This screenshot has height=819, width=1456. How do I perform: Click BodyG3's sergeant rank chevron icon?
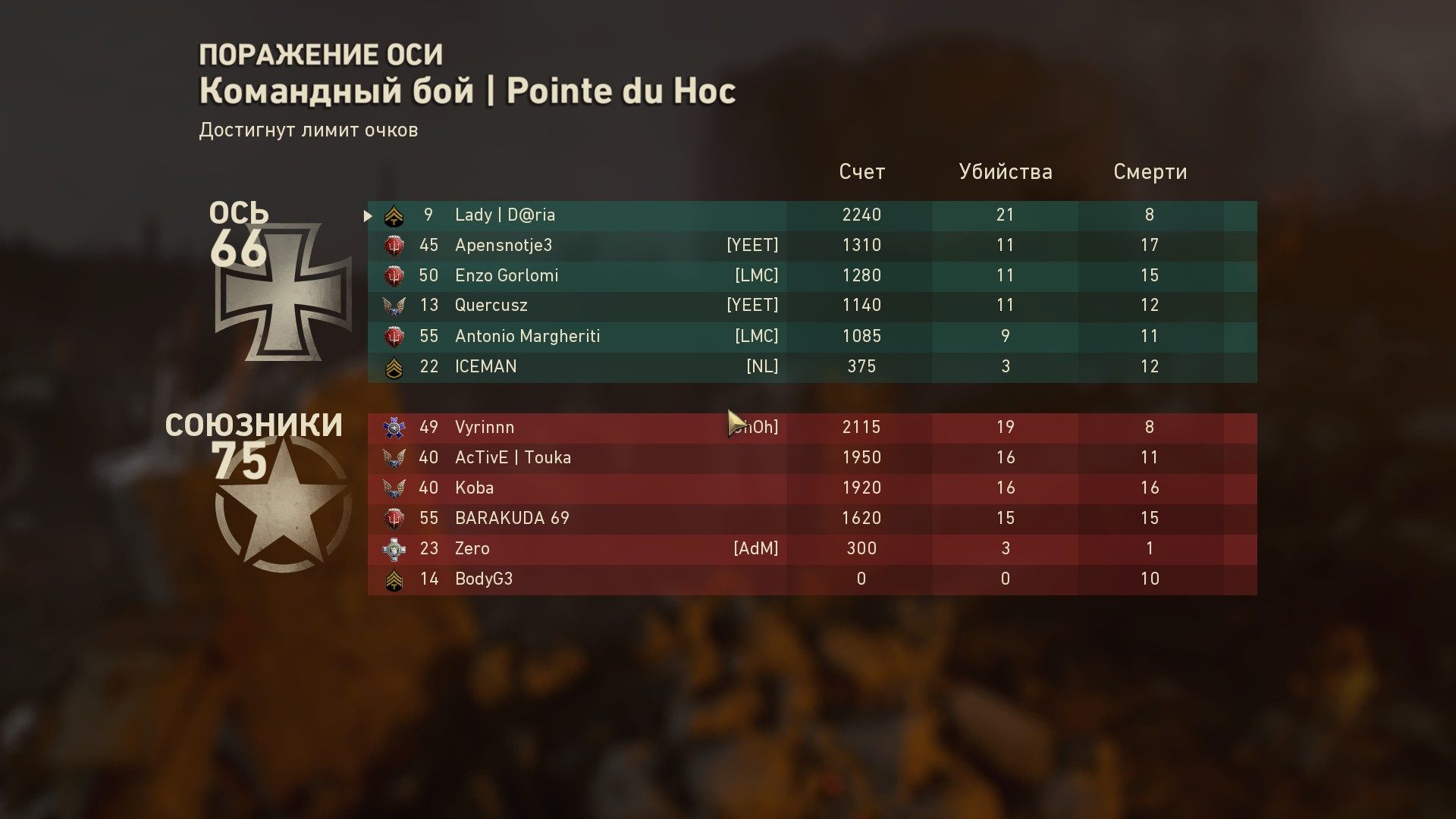394,579
